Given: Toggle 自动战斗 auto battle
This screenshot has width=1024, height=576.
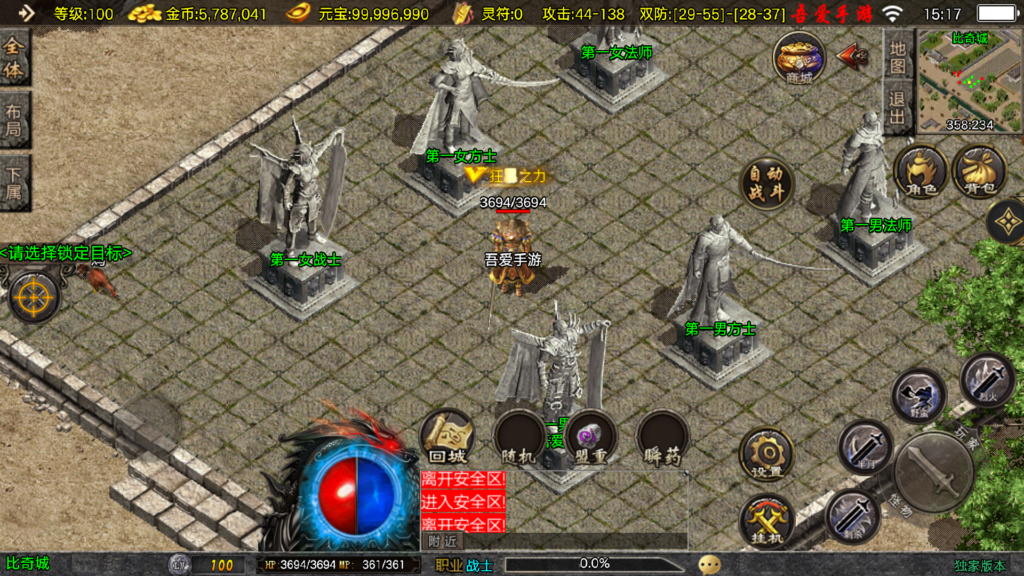Looking at the screenshot, I should (x=767, y=185).
